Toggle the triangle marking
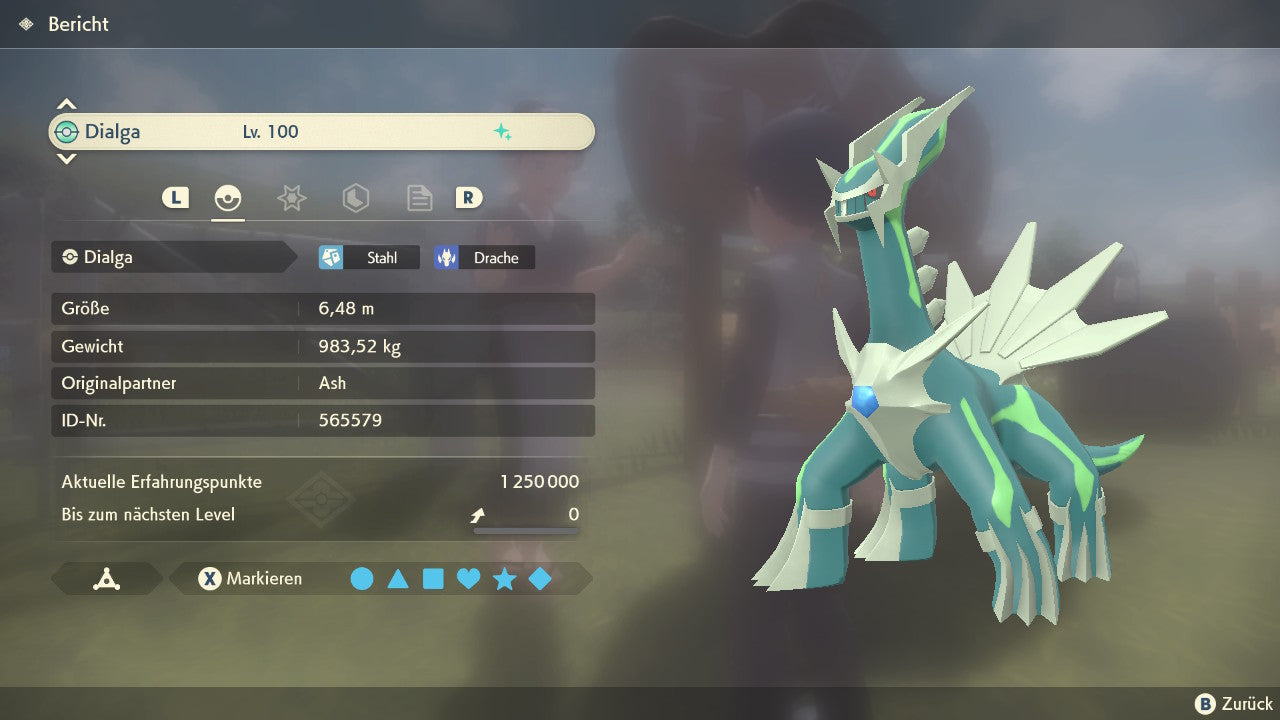This screenshot has width=1280, height=720. (398, 579)
